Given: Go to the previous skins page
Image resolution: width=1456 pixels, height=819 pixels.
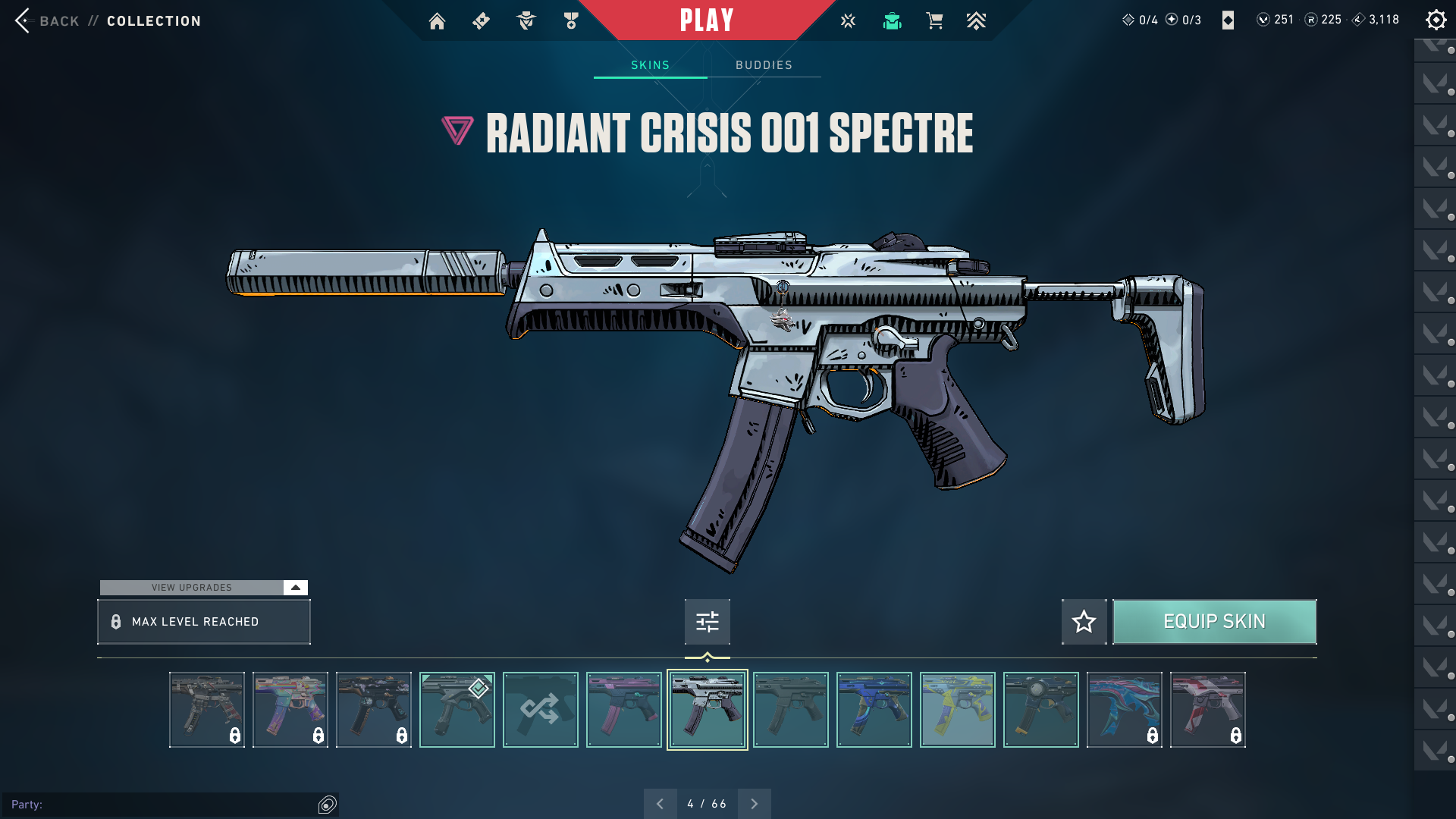Looking at the screenshot, I should click(660, 804).
